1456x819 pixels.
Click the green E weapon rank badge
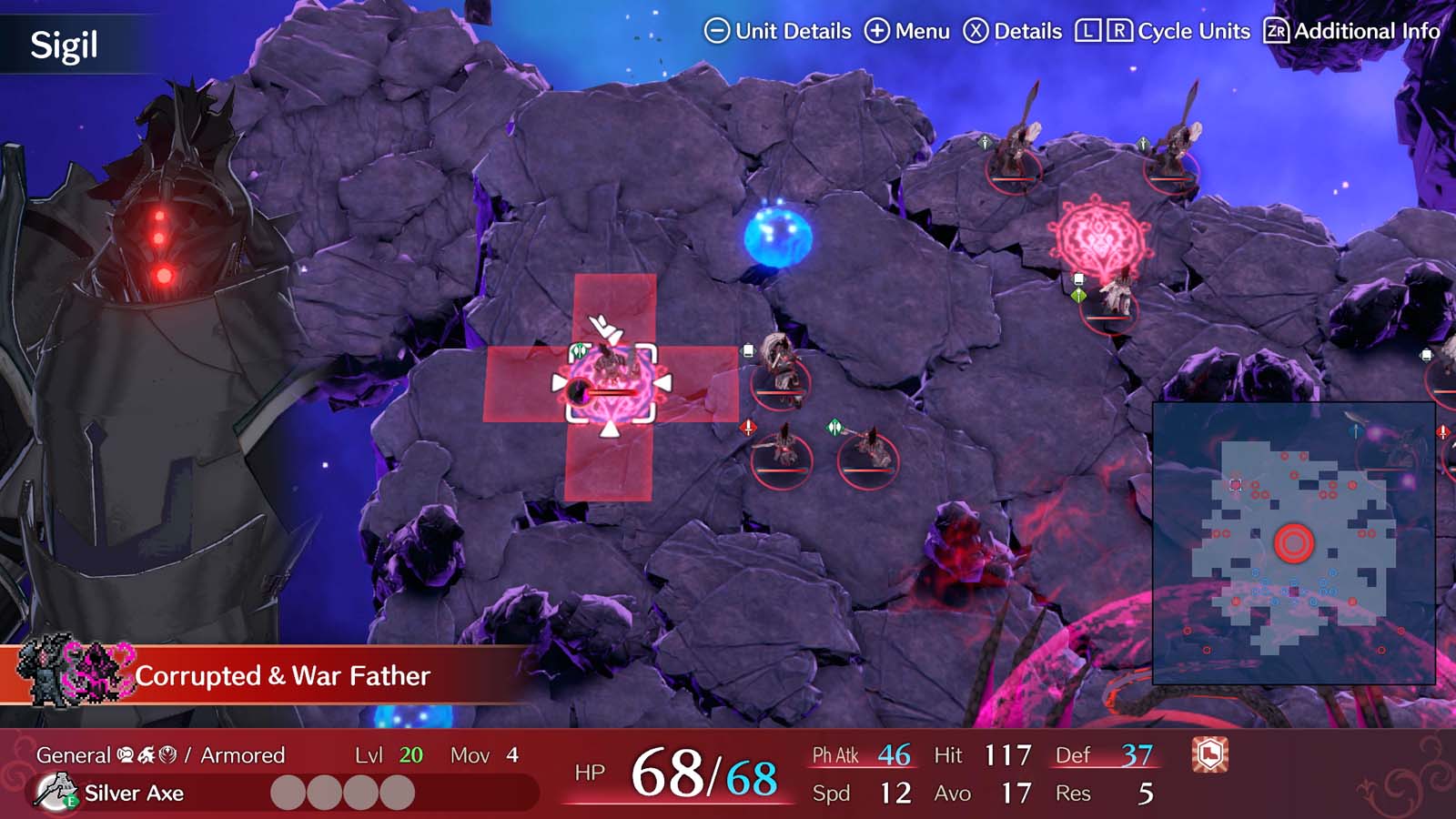[x=70, y=801]
